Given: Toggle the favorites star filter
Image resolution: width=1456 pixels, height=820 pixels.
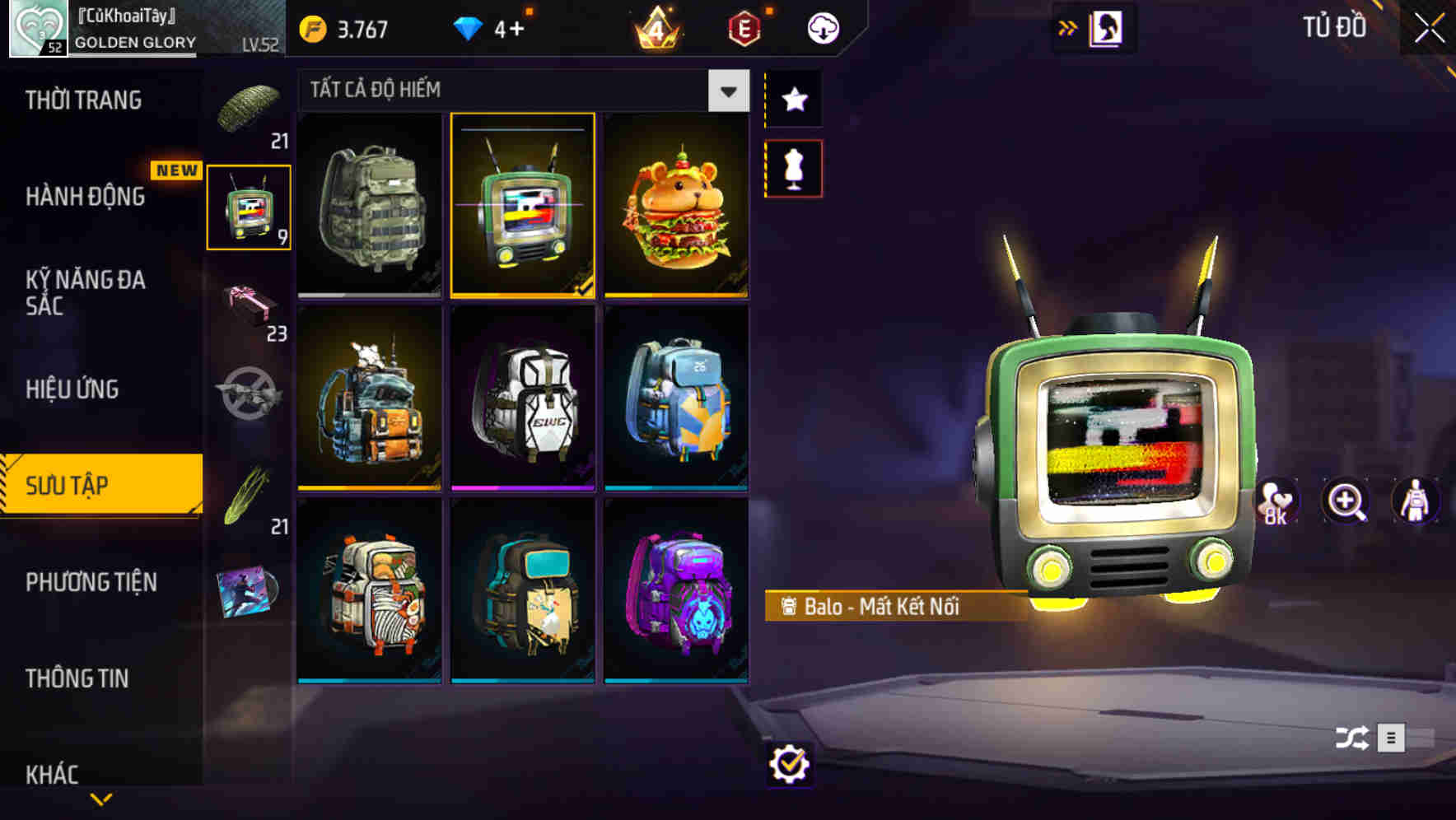Looking at the screenshot, I should click(x=793, y=99).
